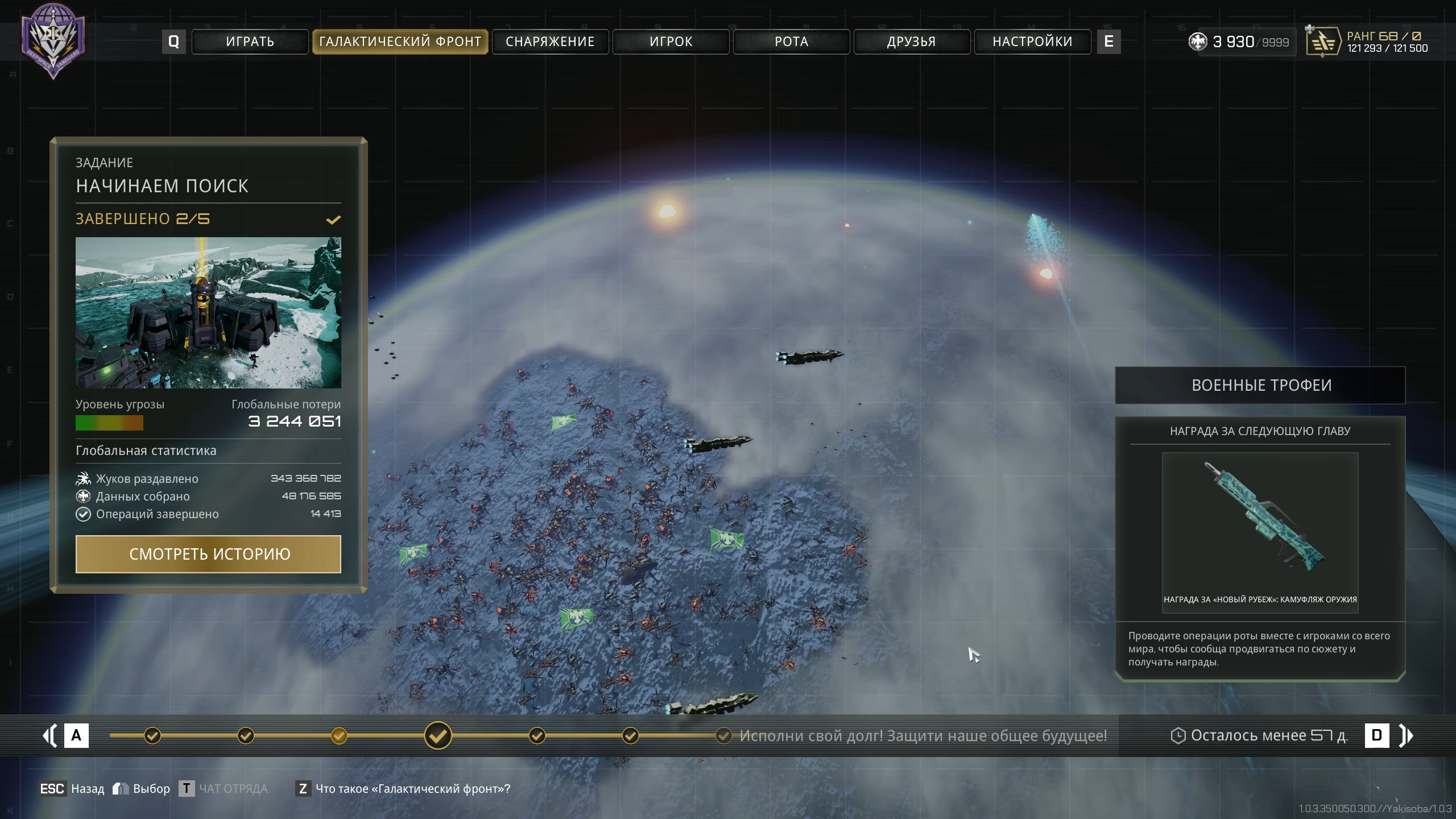The image size is (1456, 819).
Task: Click the СМОТРЕТЬ ИСТОРИЮ button
Action: (208, 554)
